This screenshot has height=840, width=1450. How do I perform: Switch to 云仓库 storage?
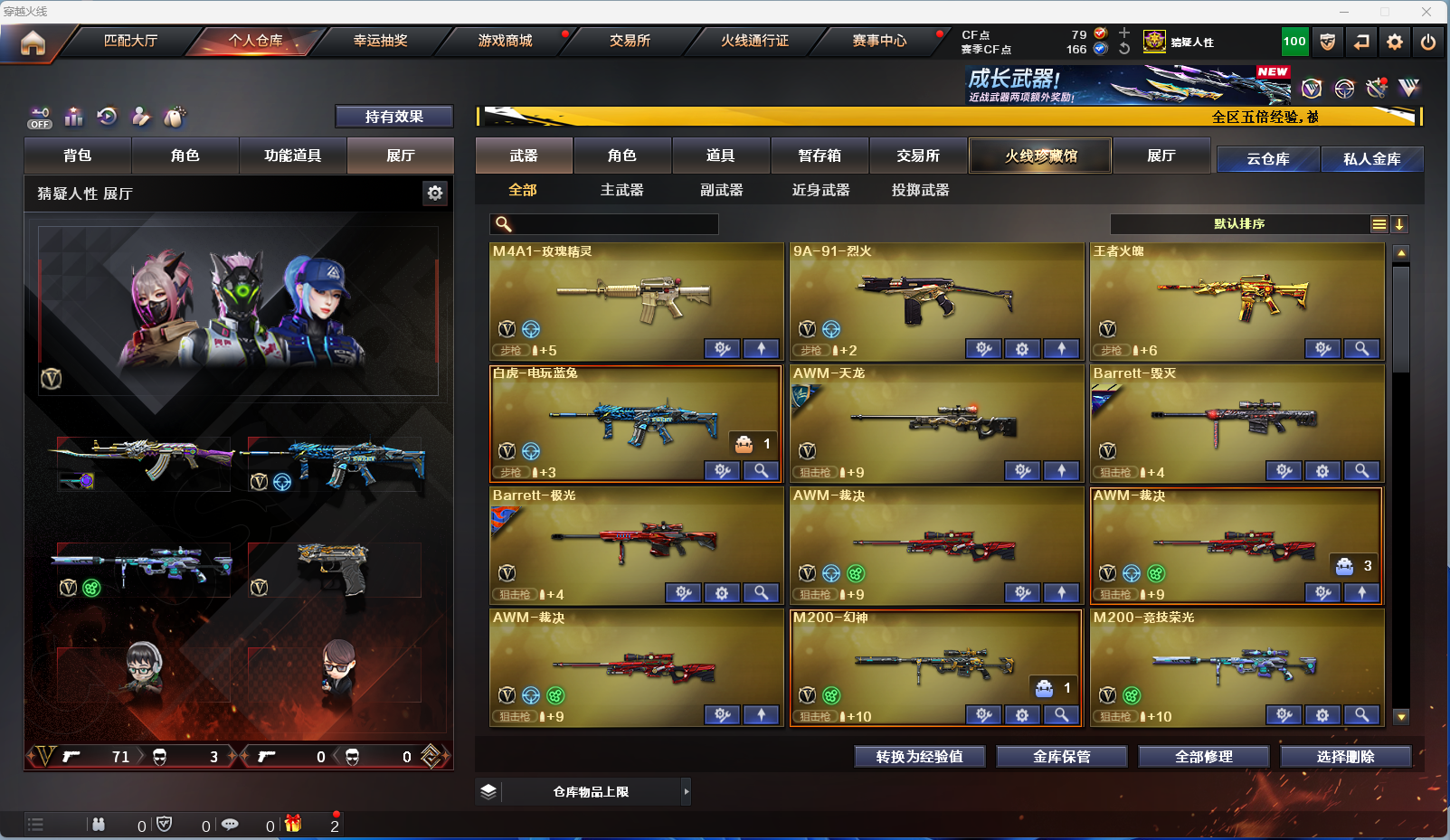pyautogui.click(x=1267, y=159)
